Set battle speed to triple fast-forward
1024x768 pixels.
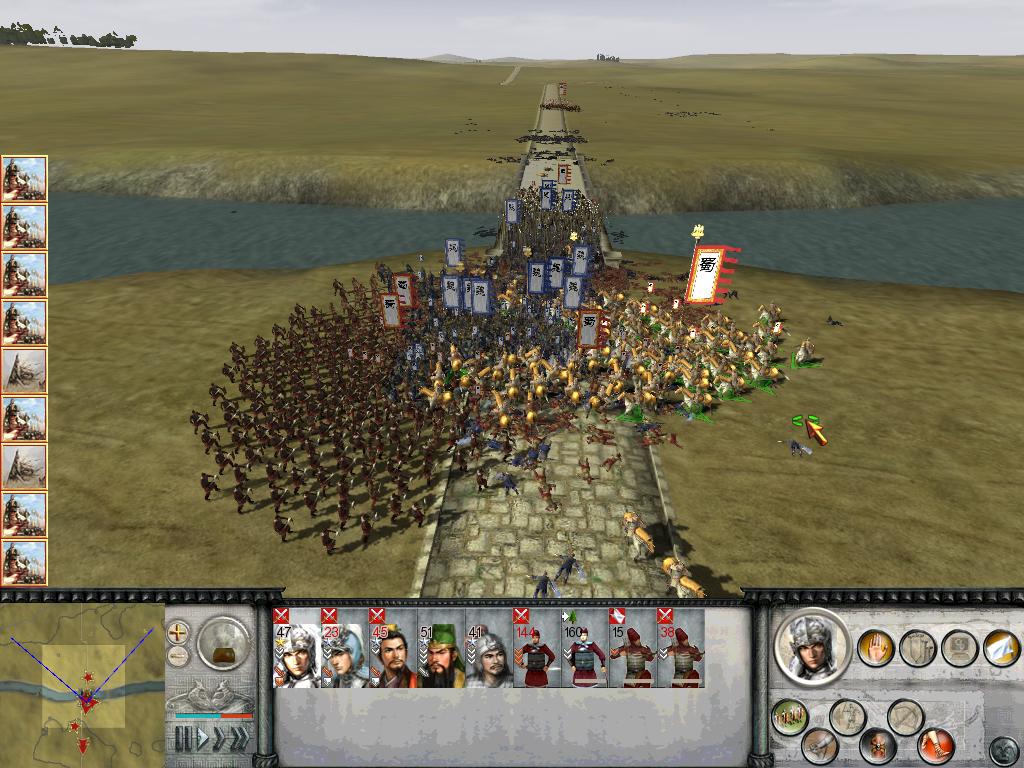(238, 739)
